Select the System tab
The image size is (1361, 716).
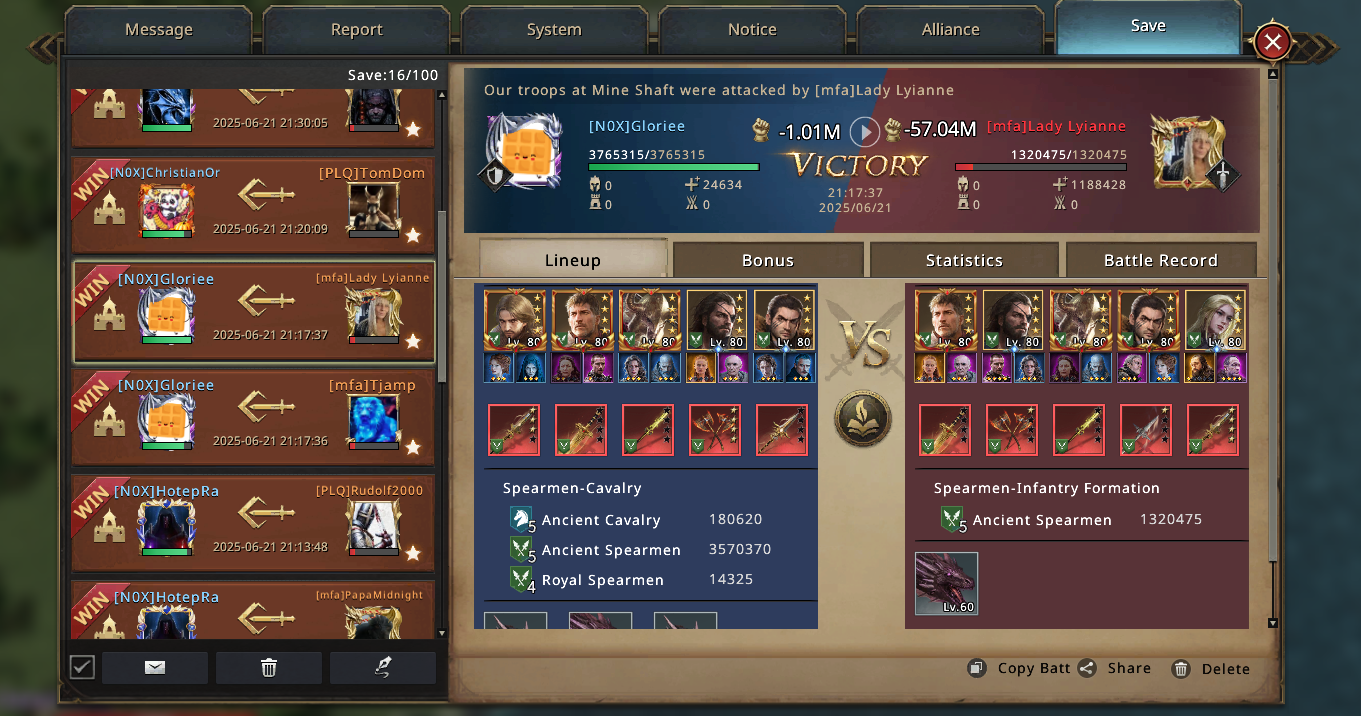point(554,30)
